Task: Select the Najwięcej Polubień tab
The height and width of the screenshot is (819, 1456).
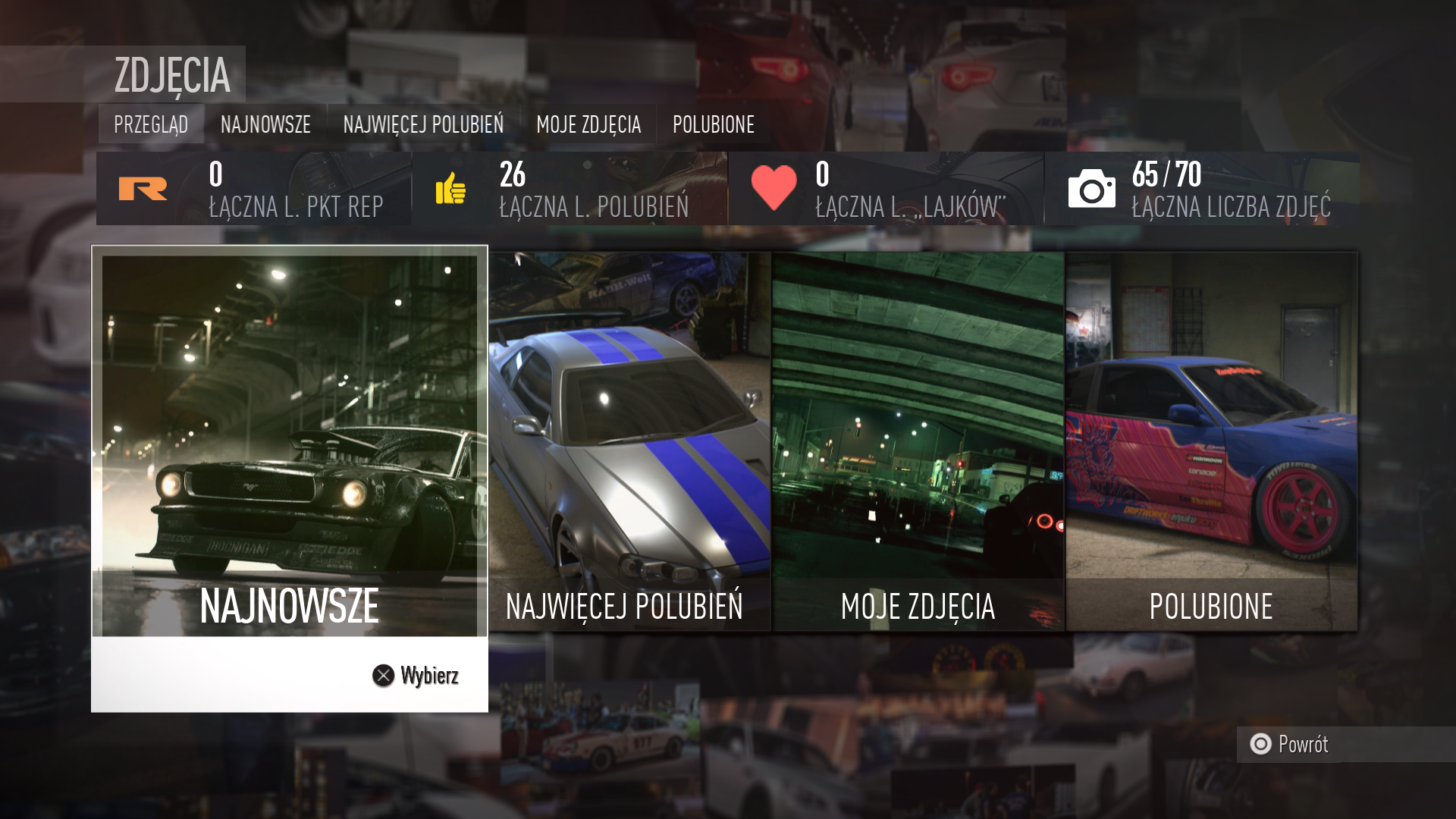Action: coord(423,124)
